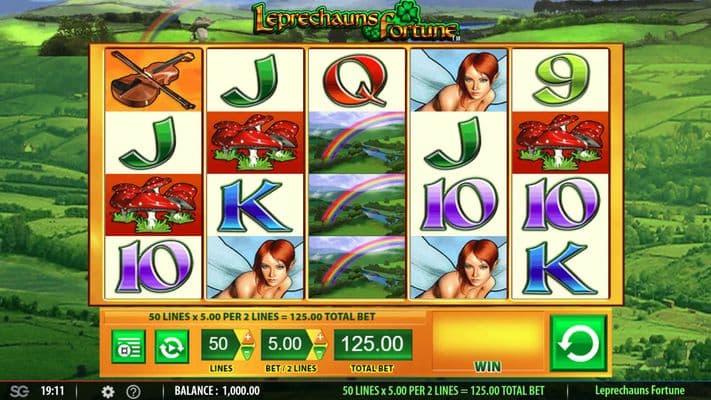Open the paytable menu button
Image resolution: width=711 pixels, height=400 pixels.
pos(128,346)
